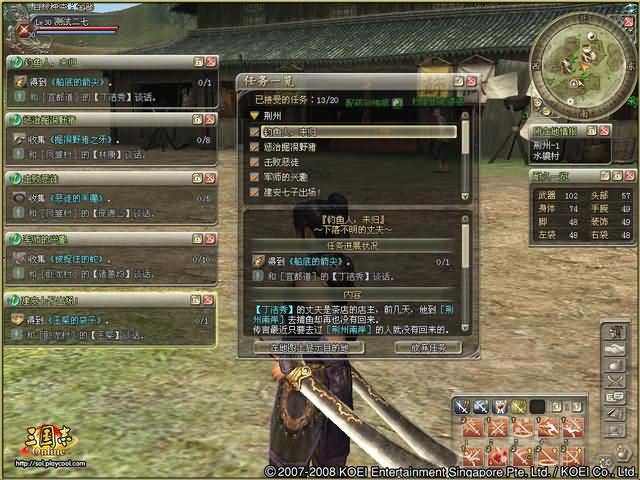Close the local area info panel
640x480 pixels.
(604, 131)
